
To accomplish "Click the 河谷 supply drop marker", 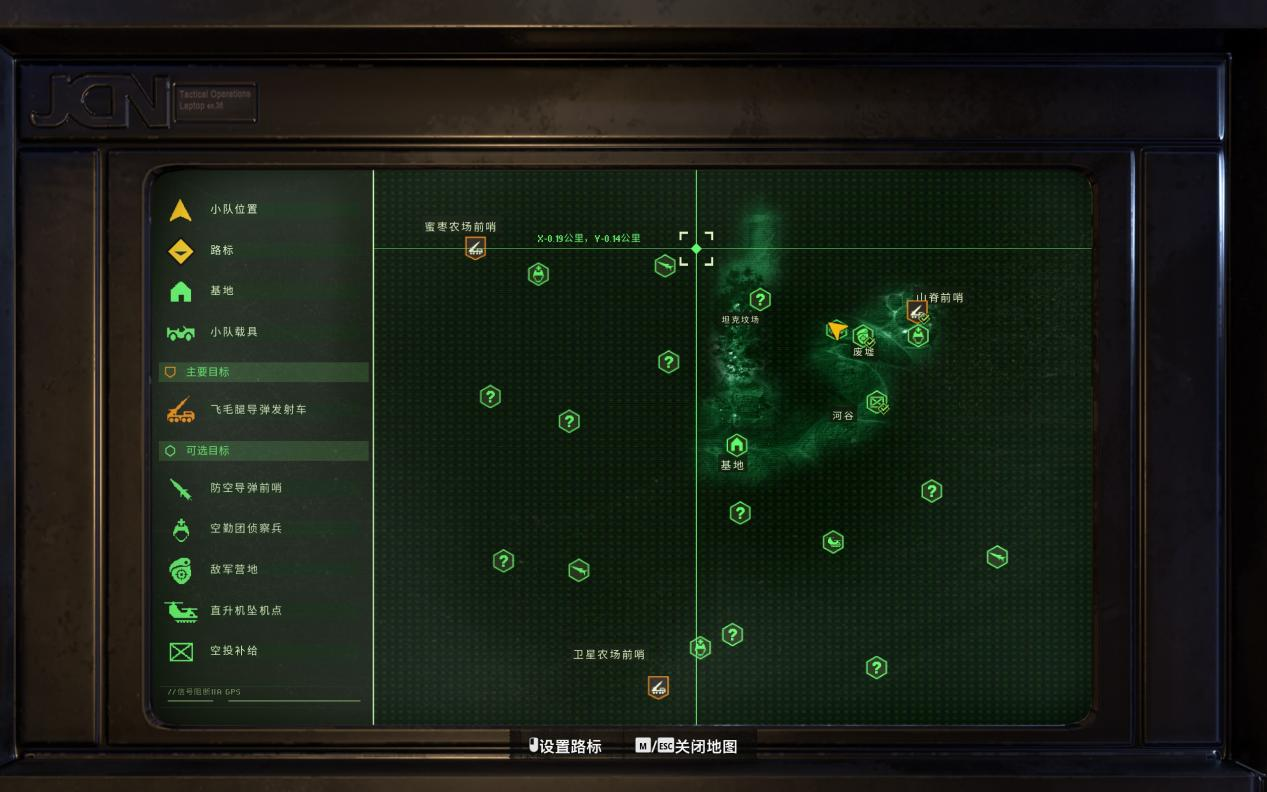I will point(877,402).
